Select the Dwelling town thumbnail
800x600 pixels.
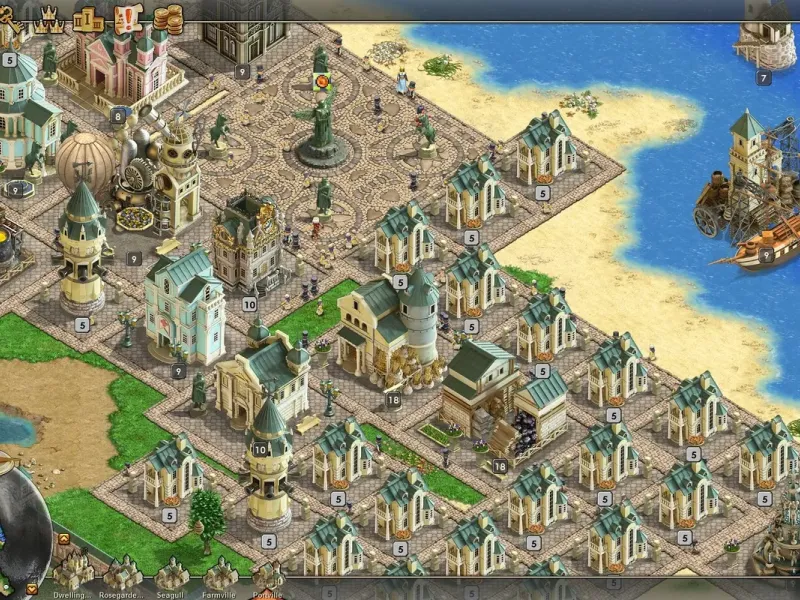[72, 572]
